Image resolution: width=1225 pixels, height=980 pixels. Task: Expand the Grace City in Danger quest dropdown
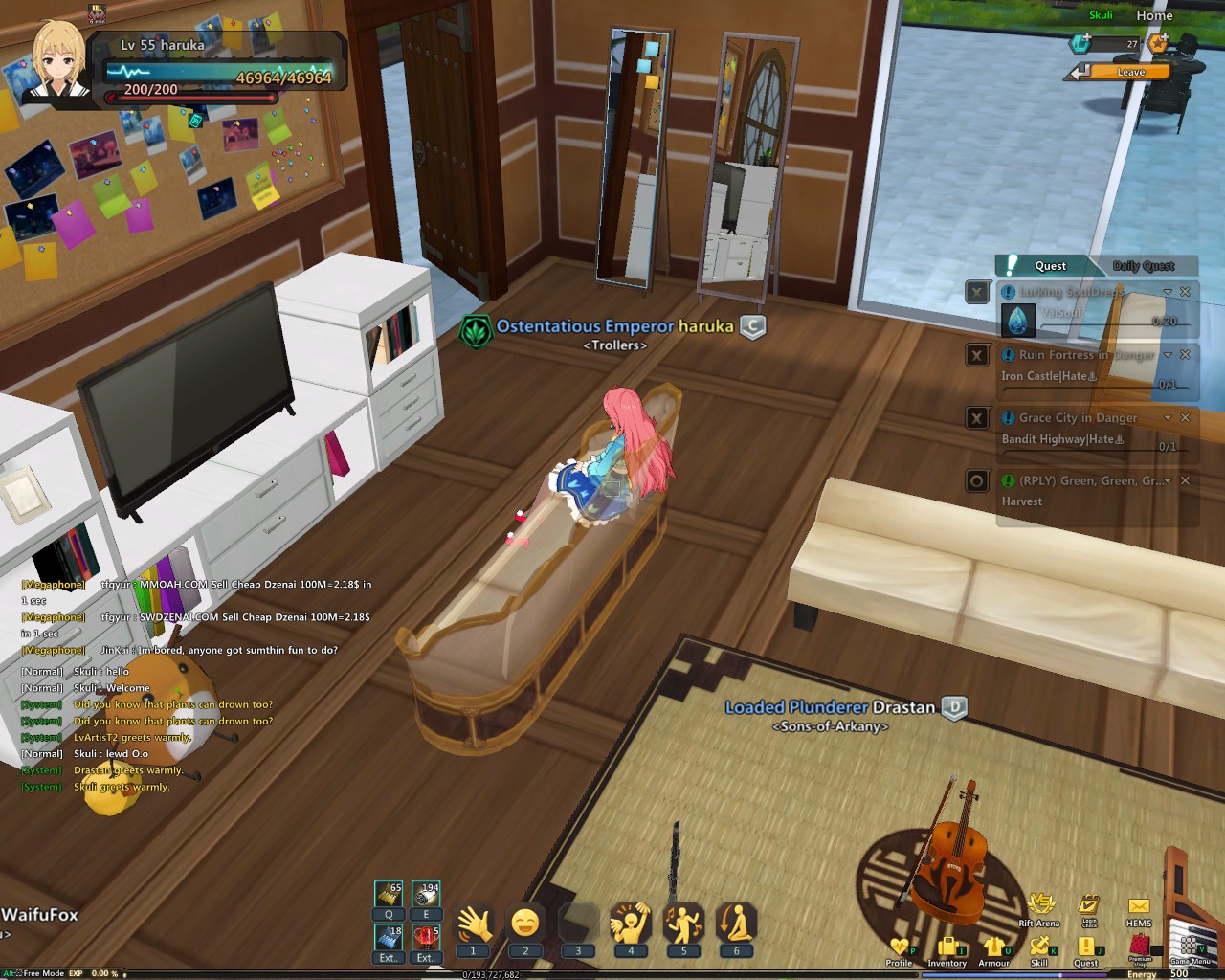click(x=1168, y=418)
